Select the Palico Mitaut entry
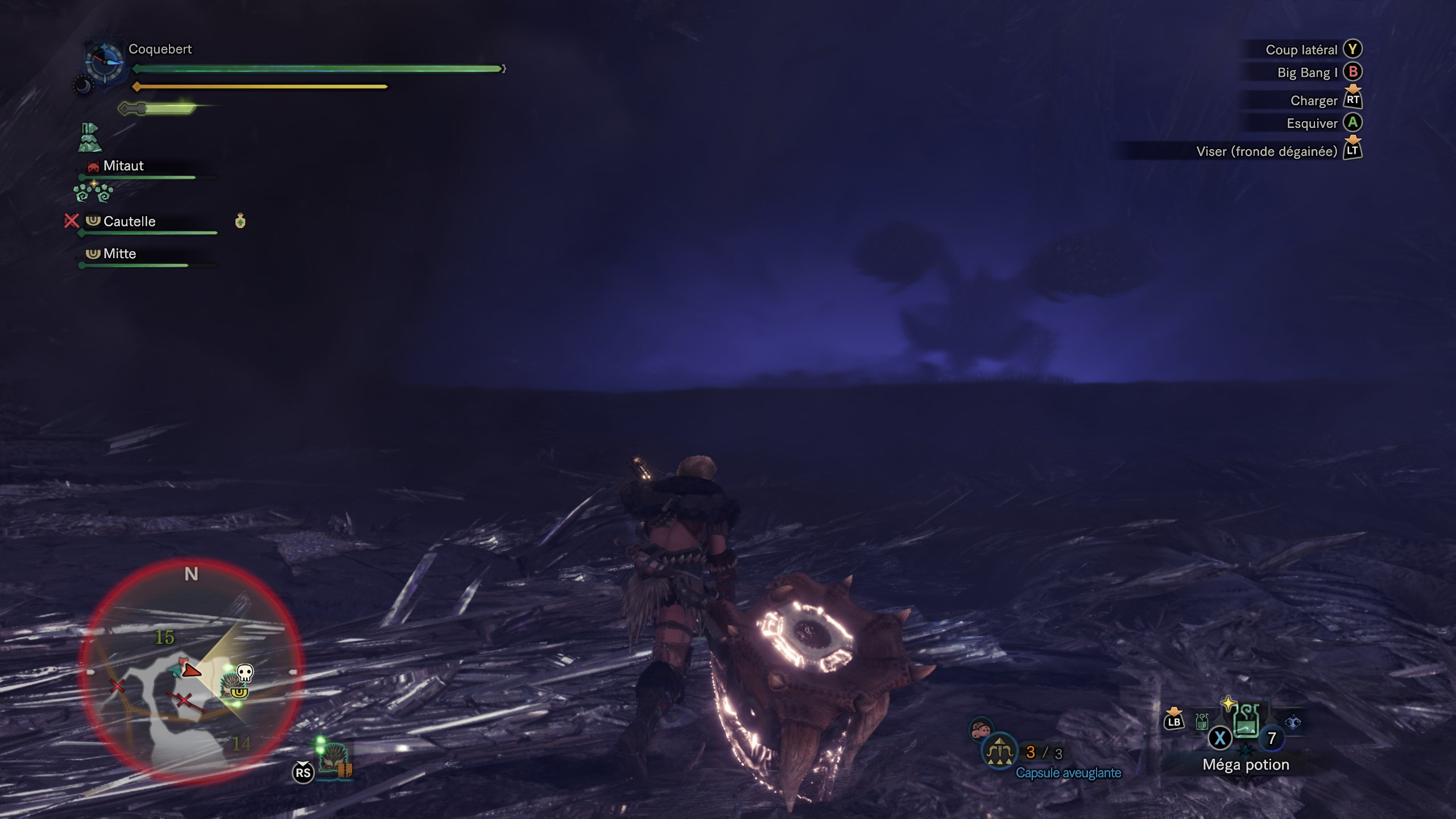Viewport: 1456px width, 819px height. 123,166
